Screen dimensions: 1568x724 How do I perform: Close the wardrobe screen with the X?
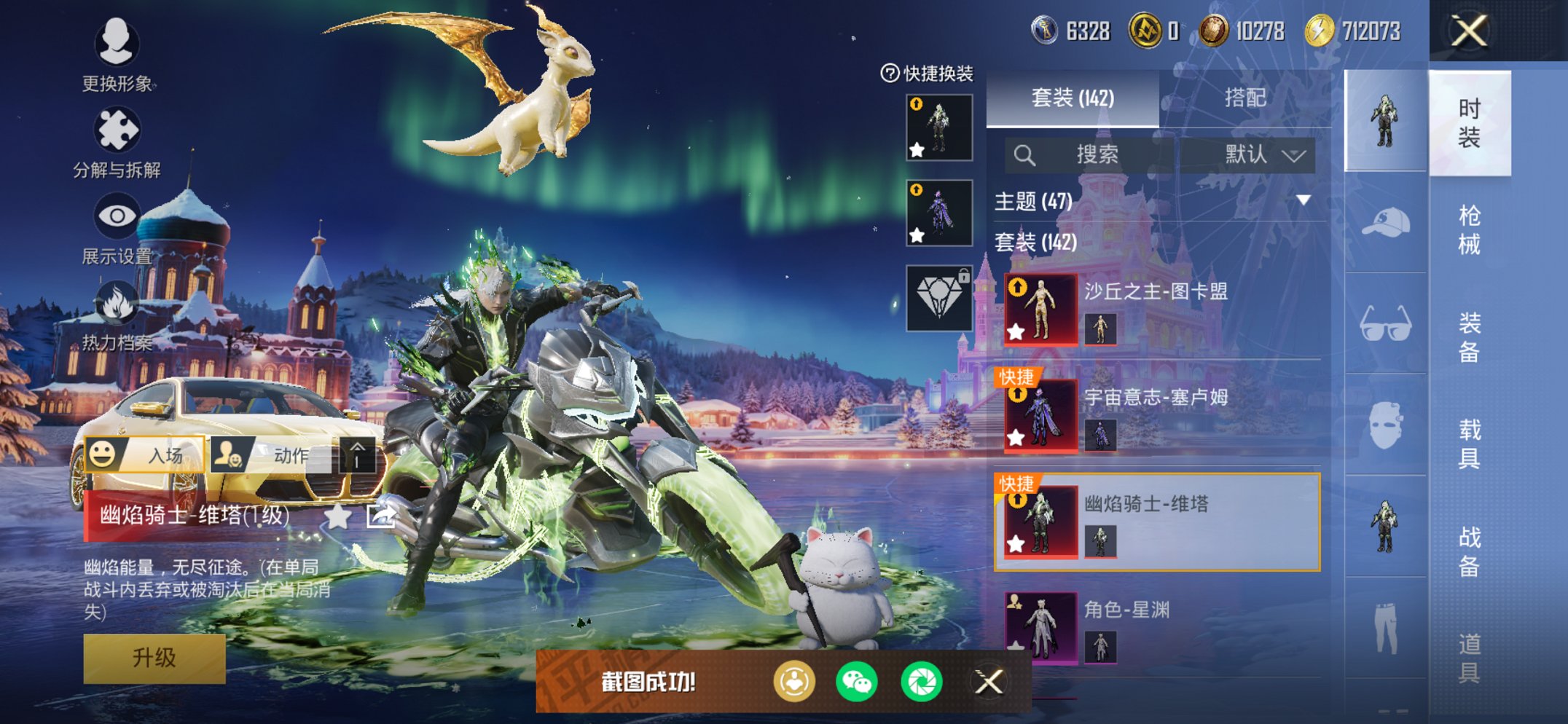coord(1468,31)
